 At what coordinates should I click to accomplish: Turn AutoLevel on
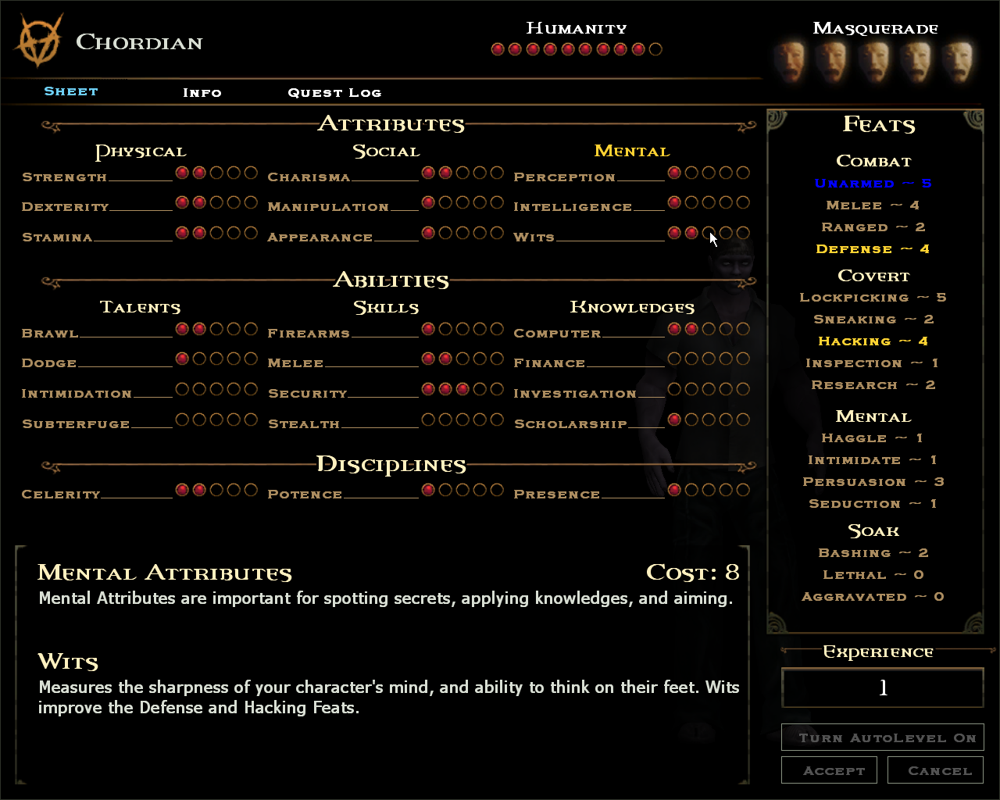tap(882, 738)
